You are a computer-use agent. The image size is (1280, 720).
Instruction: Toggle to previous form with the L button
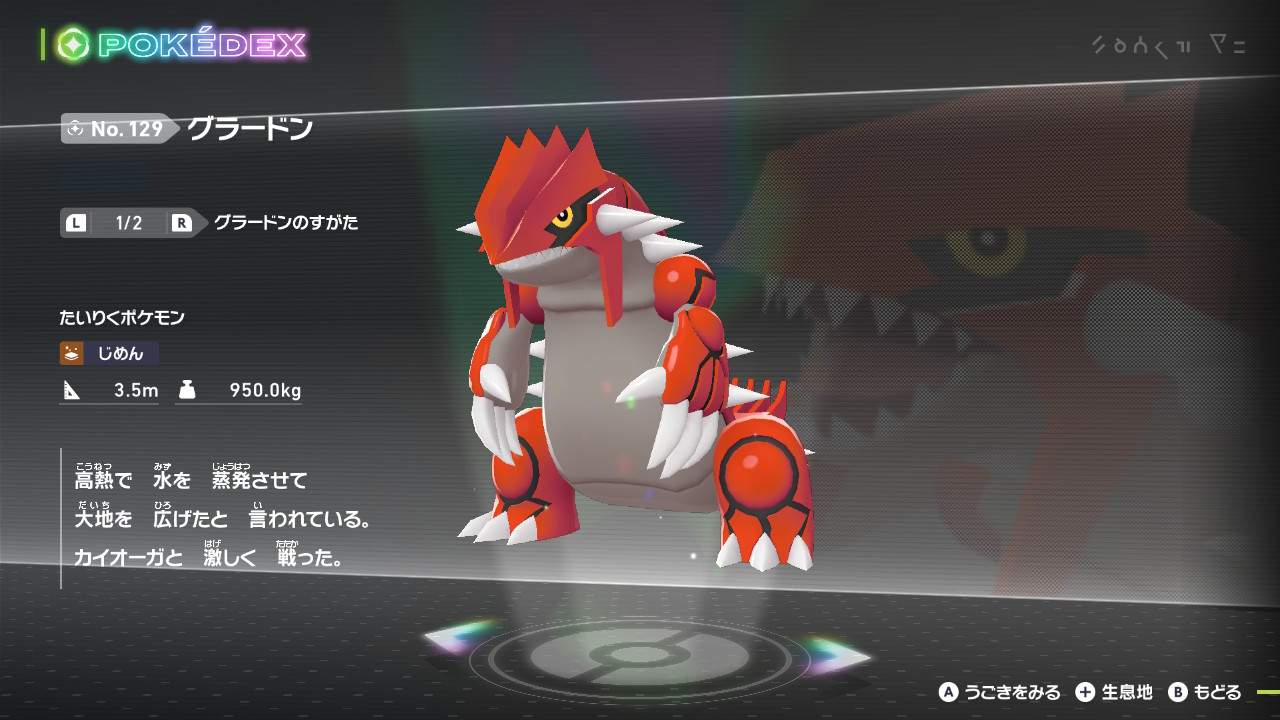pyautogui.click(x=74, y=223)
